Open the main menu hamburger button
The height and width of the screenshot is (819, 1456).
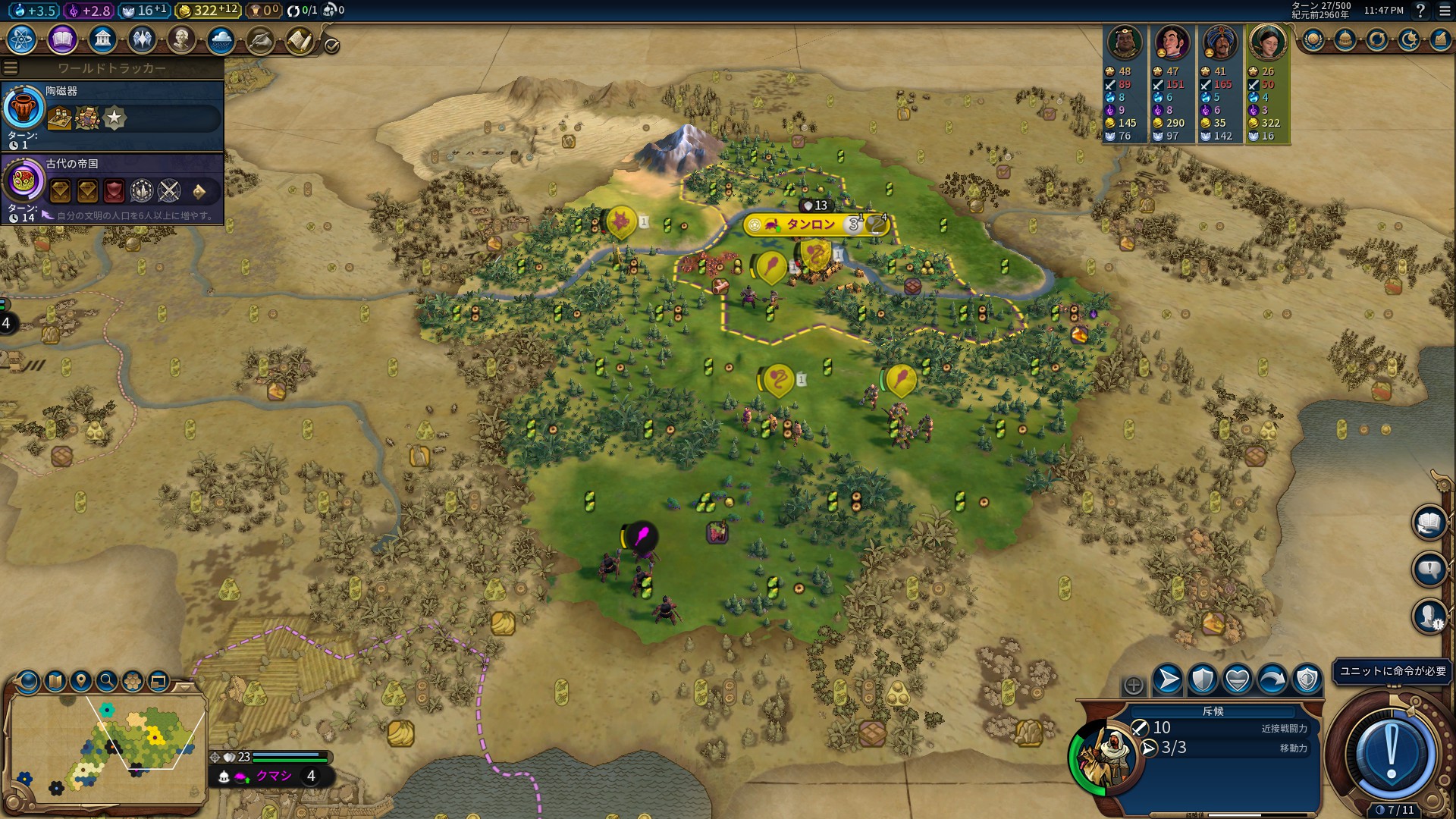click(1445, 11)
